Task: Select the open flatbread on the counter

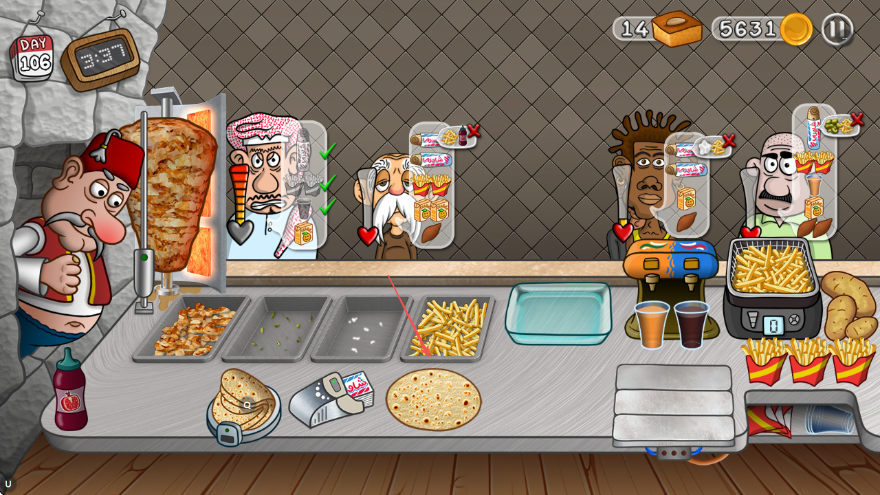Action: [433, 398]
